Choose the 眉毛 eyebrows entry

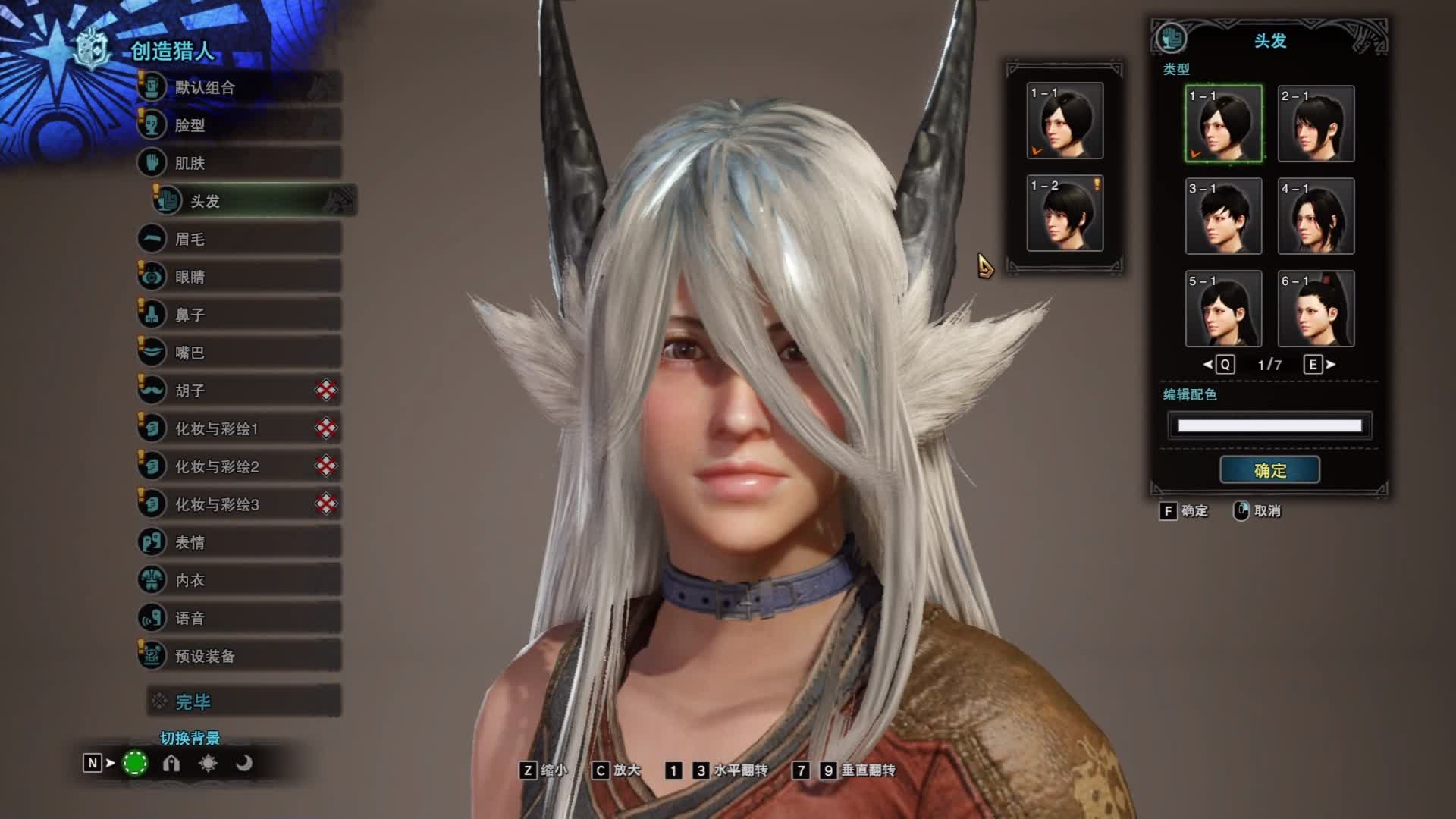[239, 239]
